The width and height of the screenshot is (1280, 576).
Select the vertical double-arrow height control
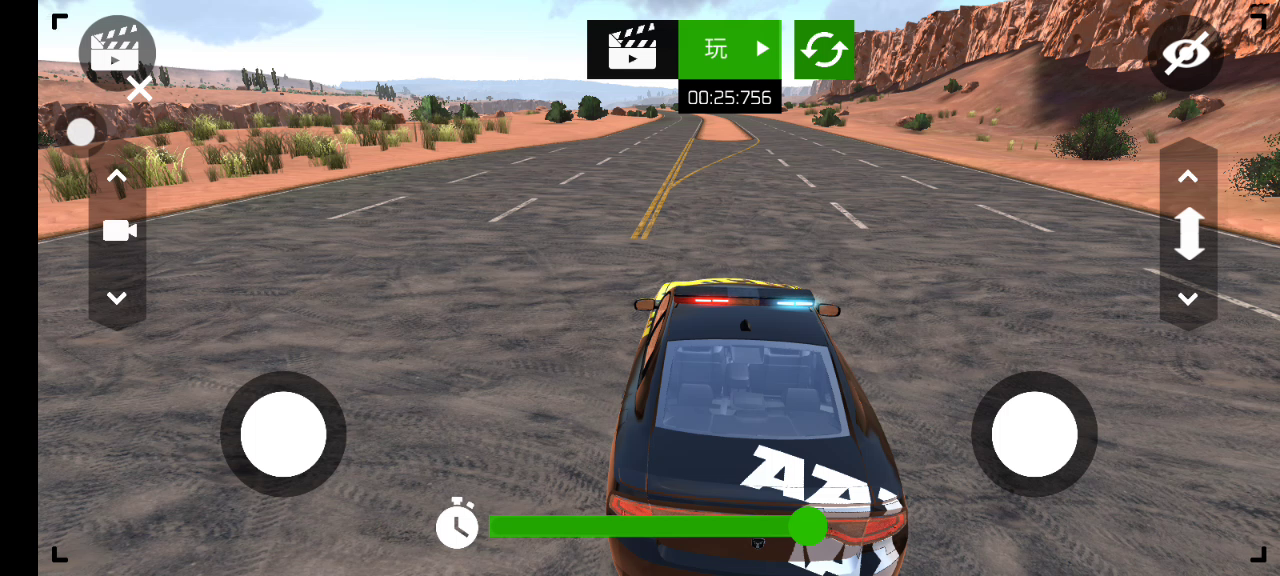point(1188,234)
